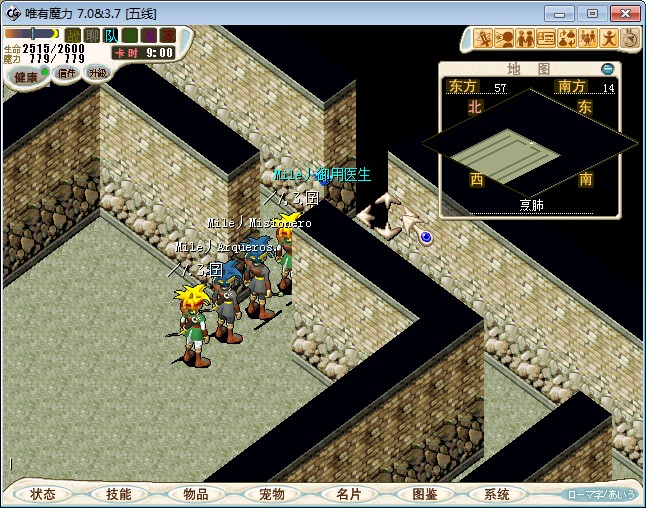The image size is (646, 508).
Task: Open the 名片 name card menu
Action: (348, 494)
